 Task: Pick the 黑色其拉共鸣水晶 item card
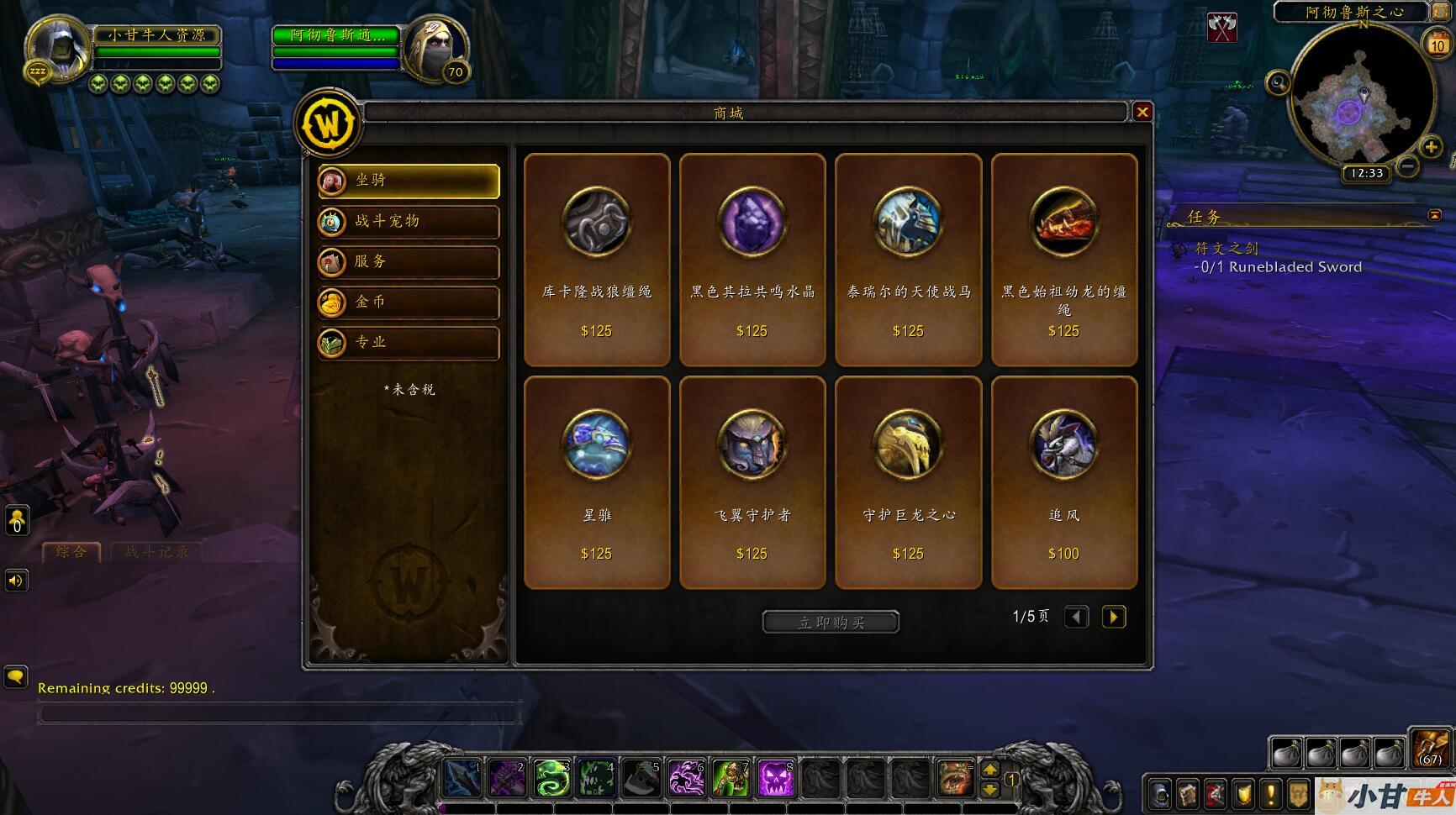coord(752,260)
